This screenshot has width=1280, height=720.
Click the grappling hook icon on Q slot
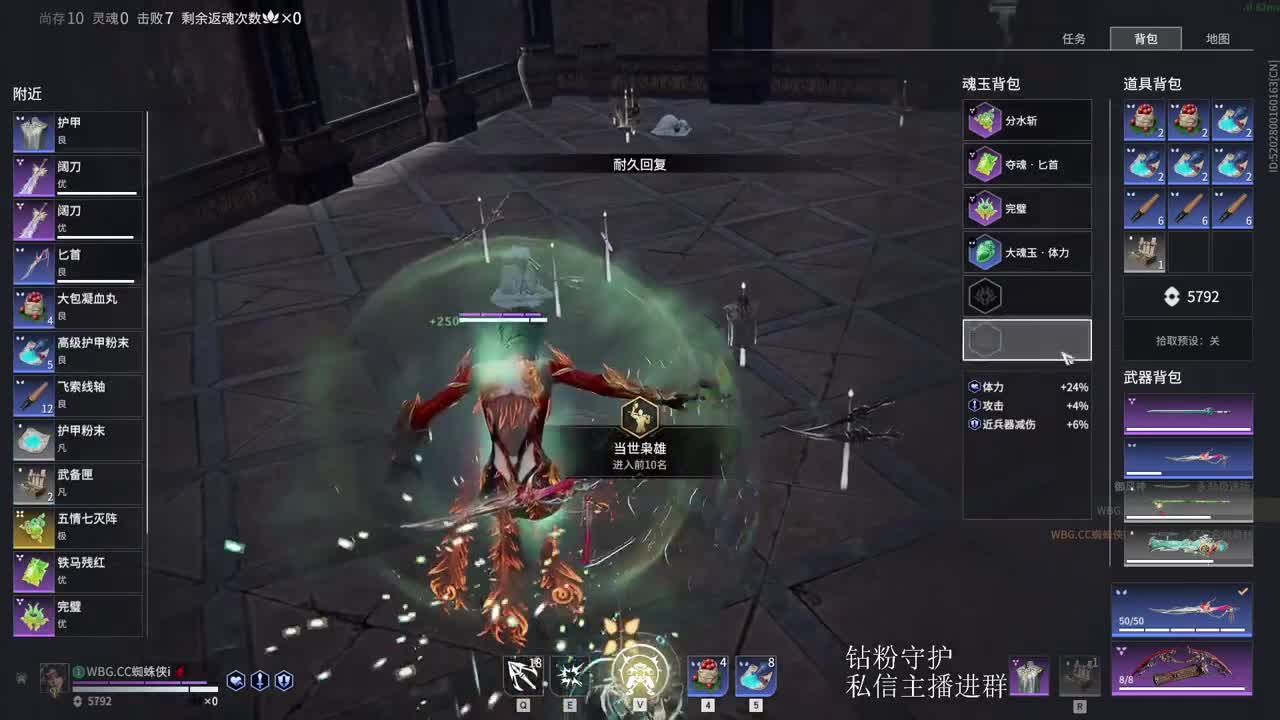click(x=521, y=675)
